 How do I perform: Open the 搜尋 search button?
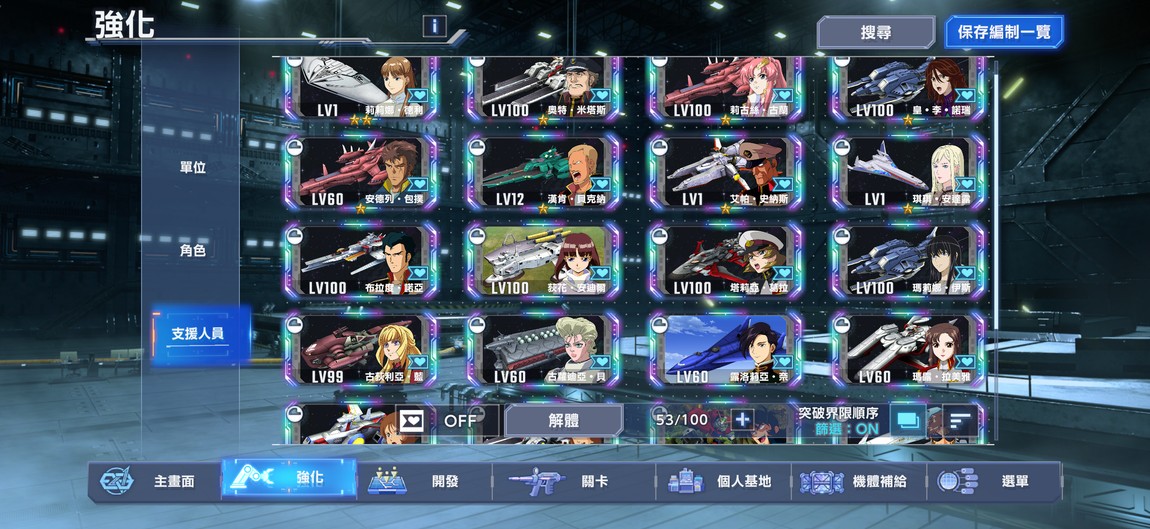pyautogui.click(x=875, y=32)
